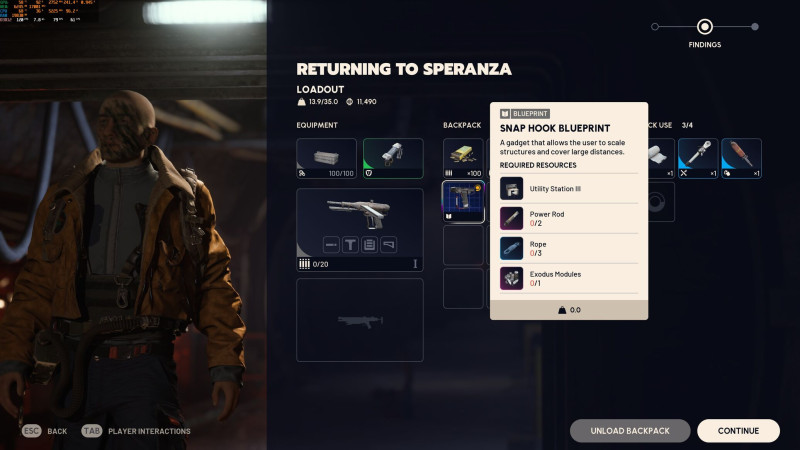Select the backpack equipment slot showing 100/100
The height and width of the screenshot is (450, 800).
tap(326, 158)
